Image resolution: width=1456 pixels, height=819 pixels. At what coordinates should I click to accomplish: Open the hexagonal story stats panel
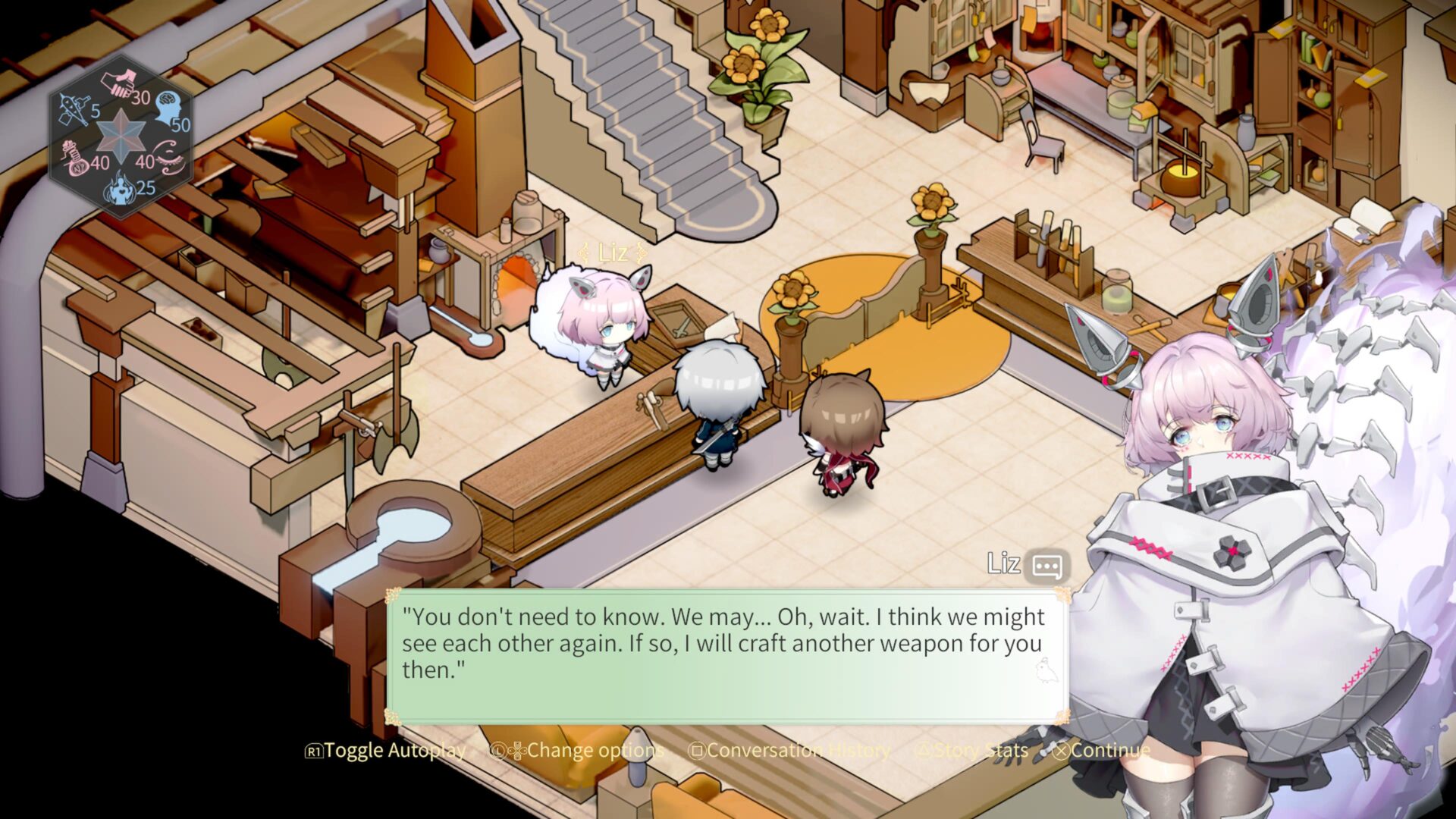tap(121, 136)
